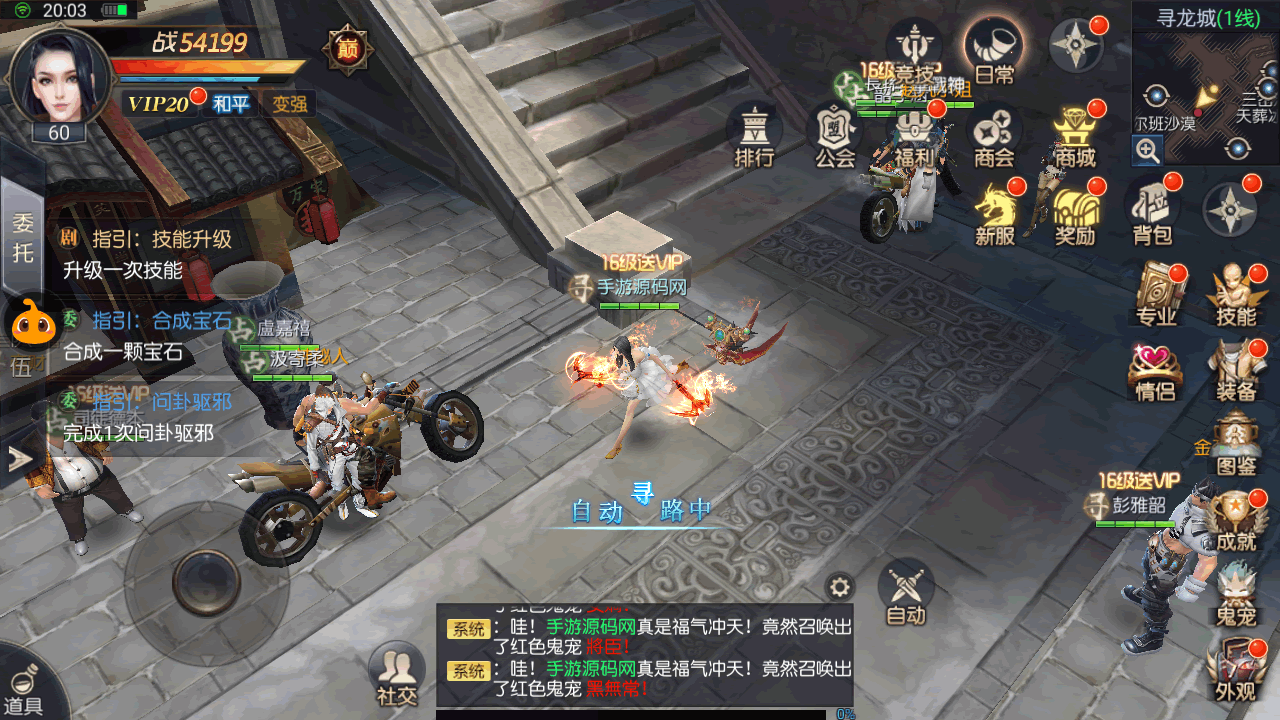Viewport: 1280px width, 720px height.
Task: Open the 排行 ranking menu
Action: [755, 134]
